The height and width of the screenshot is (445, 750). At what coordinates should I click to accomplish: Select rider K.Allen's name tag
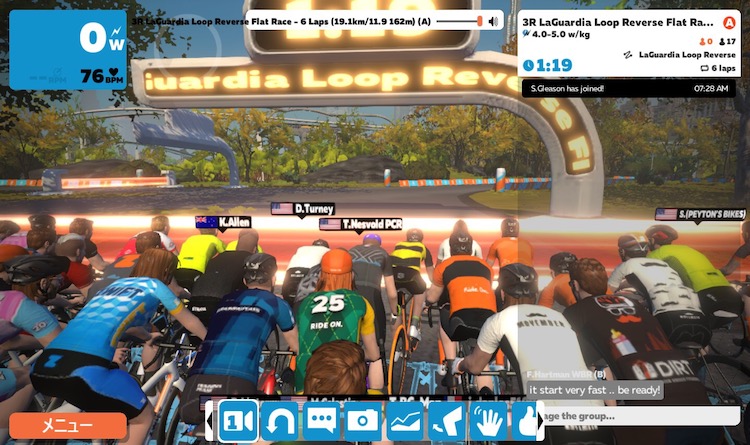coord(224,222)
